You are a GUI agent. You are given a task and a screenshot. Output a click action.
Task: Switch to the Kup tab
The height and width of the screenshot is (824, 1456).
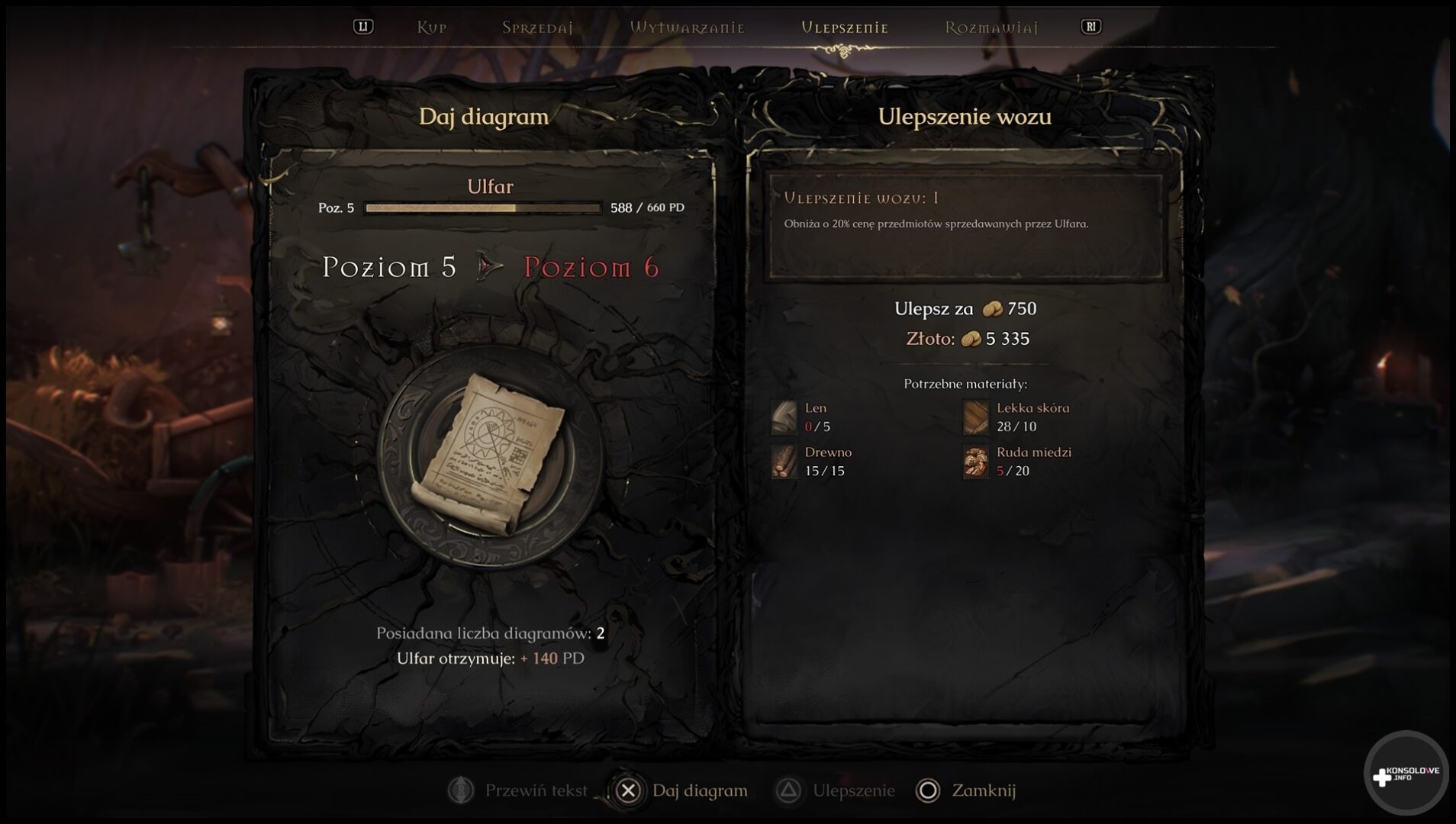click(x=431, y=27)
